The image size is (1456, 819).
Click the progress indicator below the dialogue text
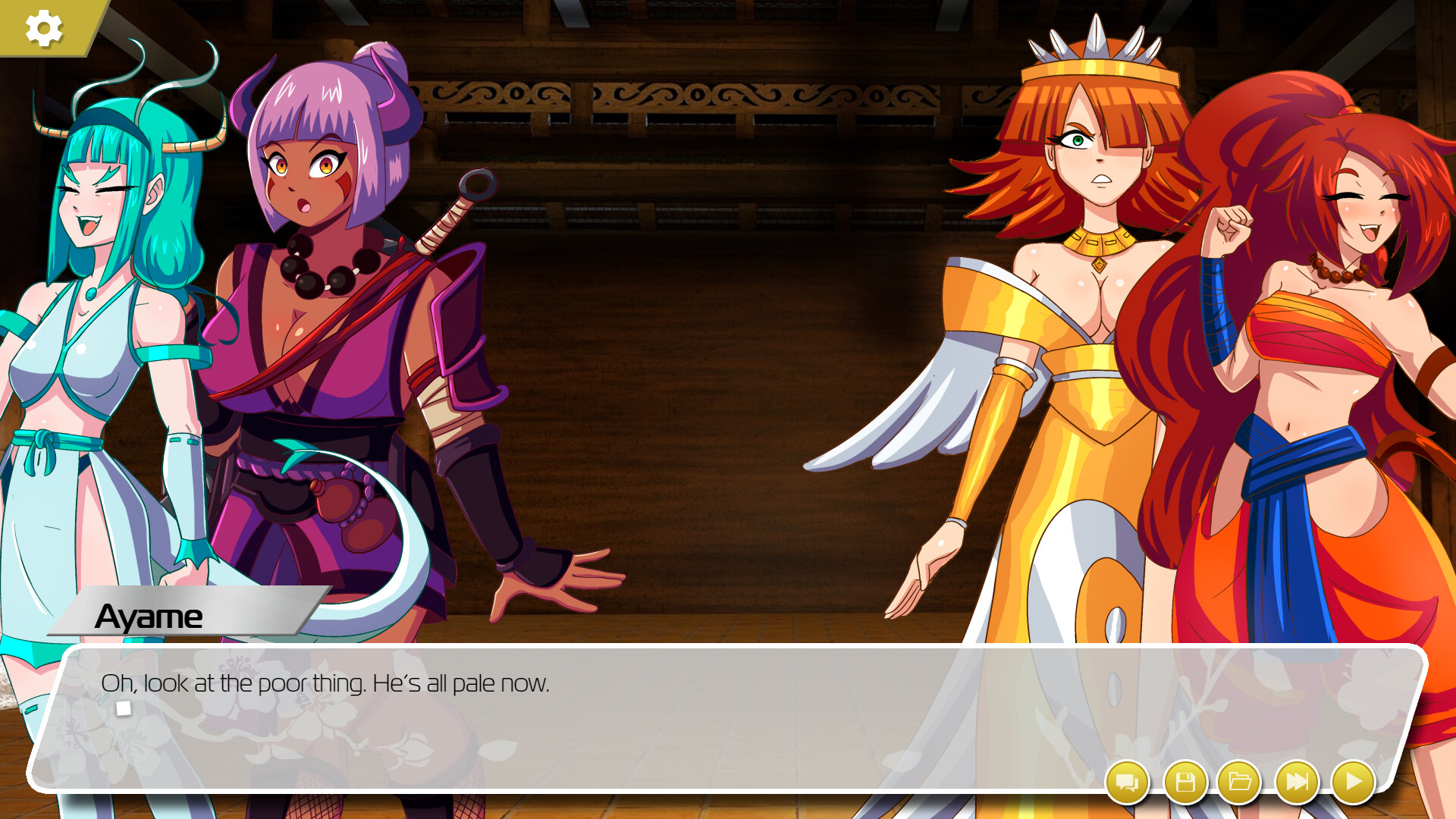click(x=124, y=707)
